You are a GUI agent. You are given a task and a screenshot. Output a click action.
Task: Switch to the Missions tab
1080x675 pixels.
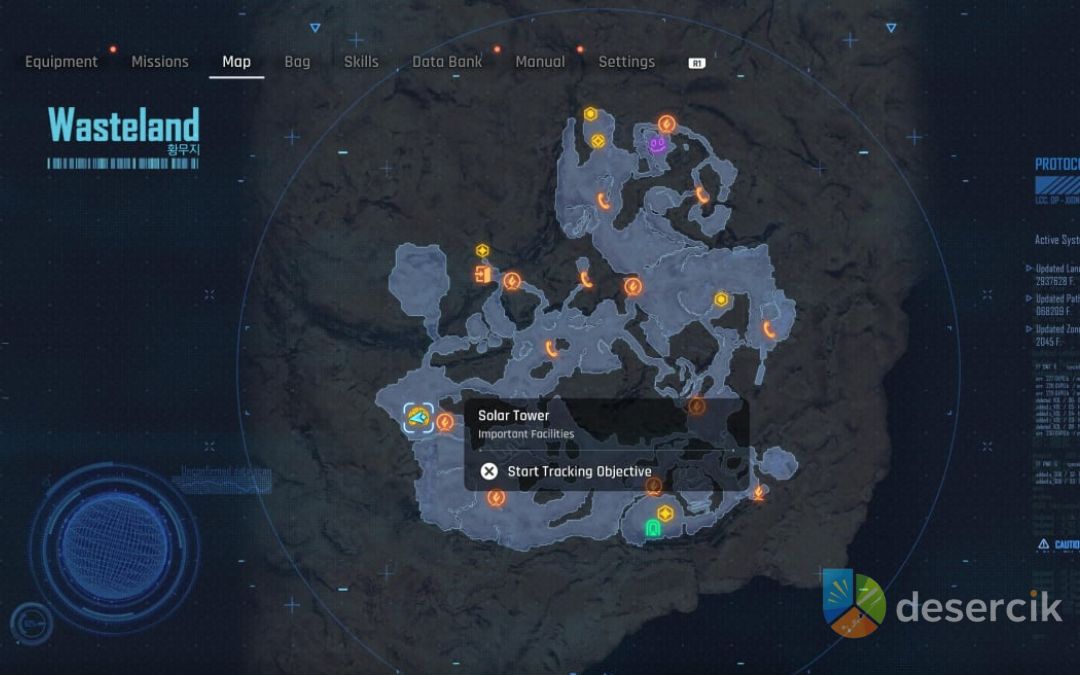(160, 62)
